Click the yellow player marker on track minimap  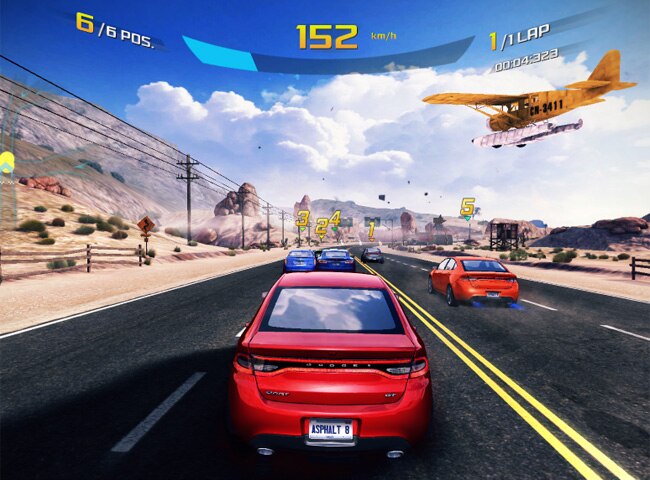(7, 160)
